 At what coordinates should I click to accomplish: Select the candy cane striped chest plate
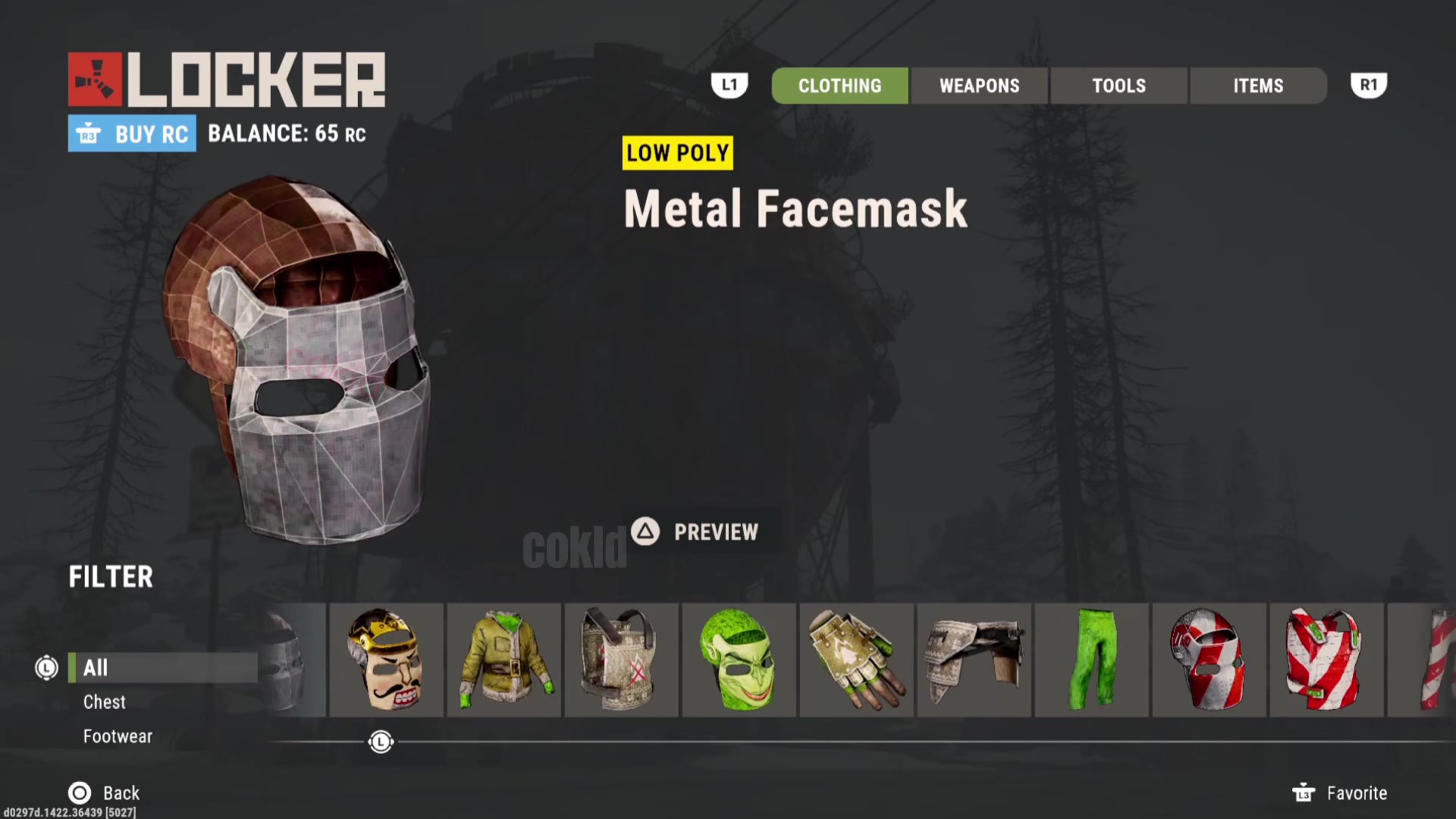coord(1326,660)
